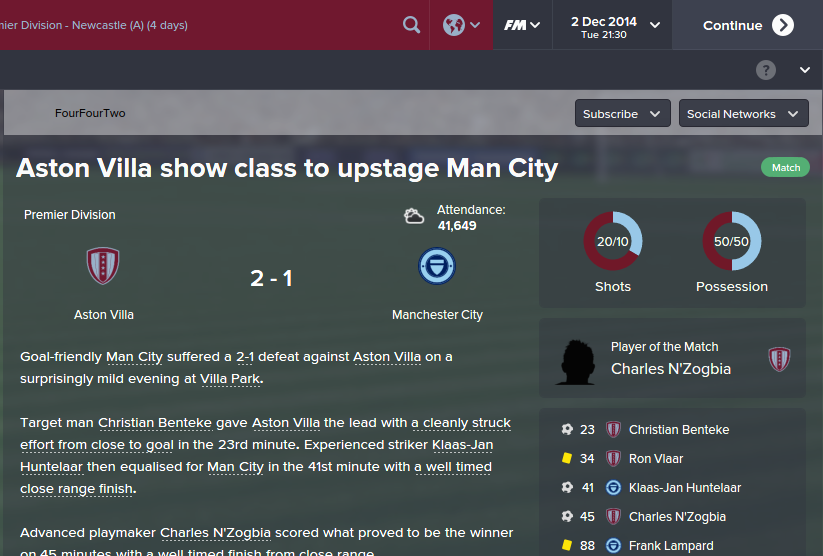Expand the Subscribe dropdown
This screenshot has height=556, width=823.
point(622,114)
